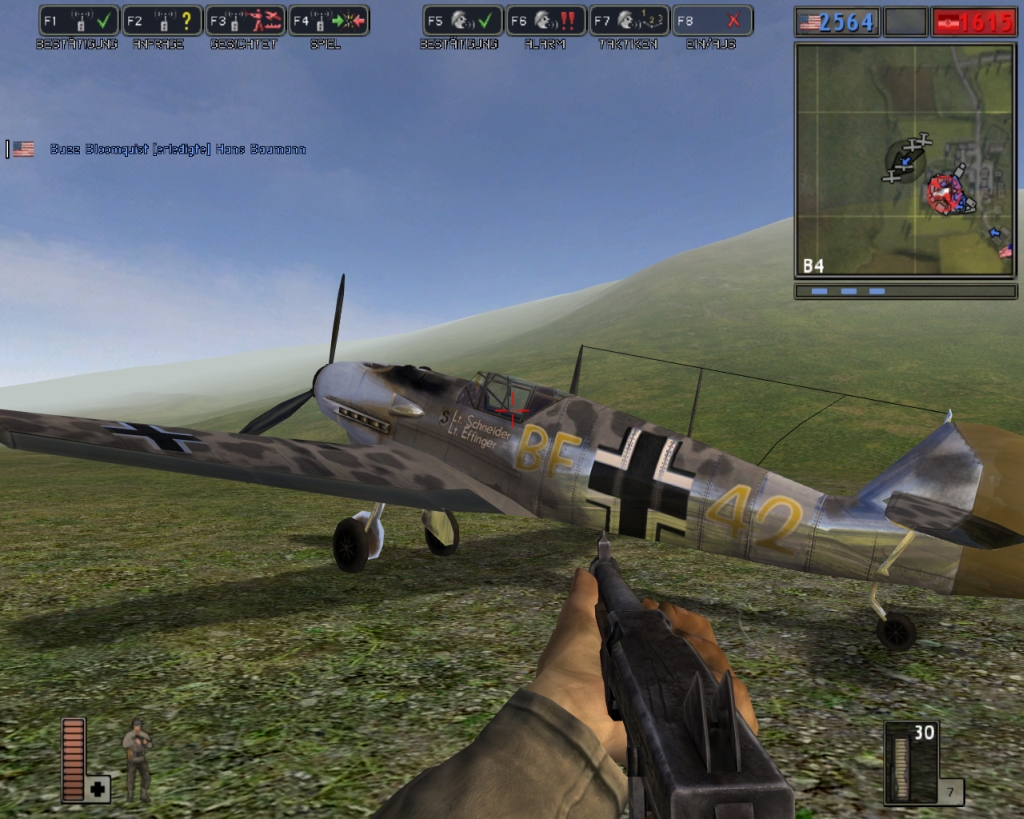The image size is (1024, 819).
Task: Open the F7 Taktiken tactics command
Action: click(629, 21)
